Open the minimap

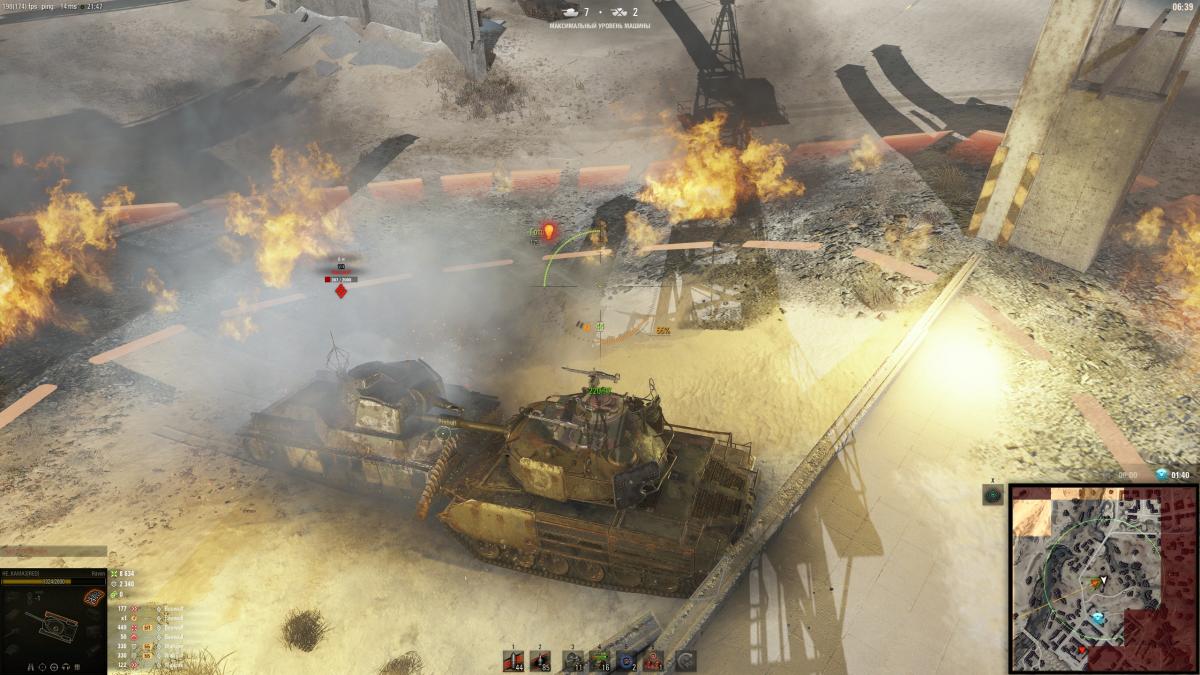click(x=1102, y=578)
